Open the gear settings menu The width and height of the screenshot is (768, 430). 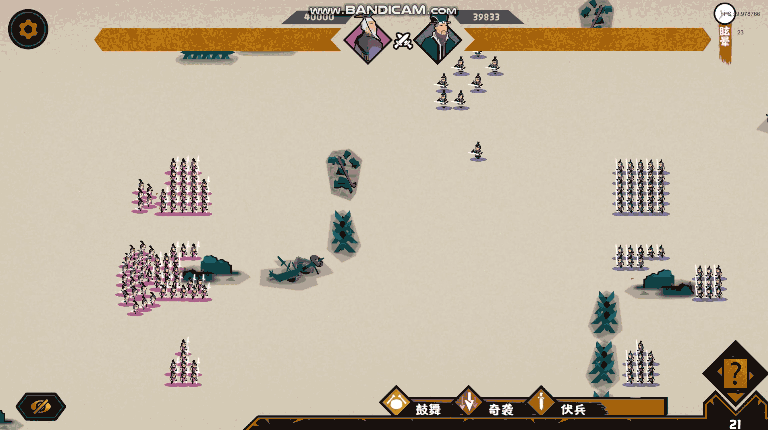click(28, 29)
